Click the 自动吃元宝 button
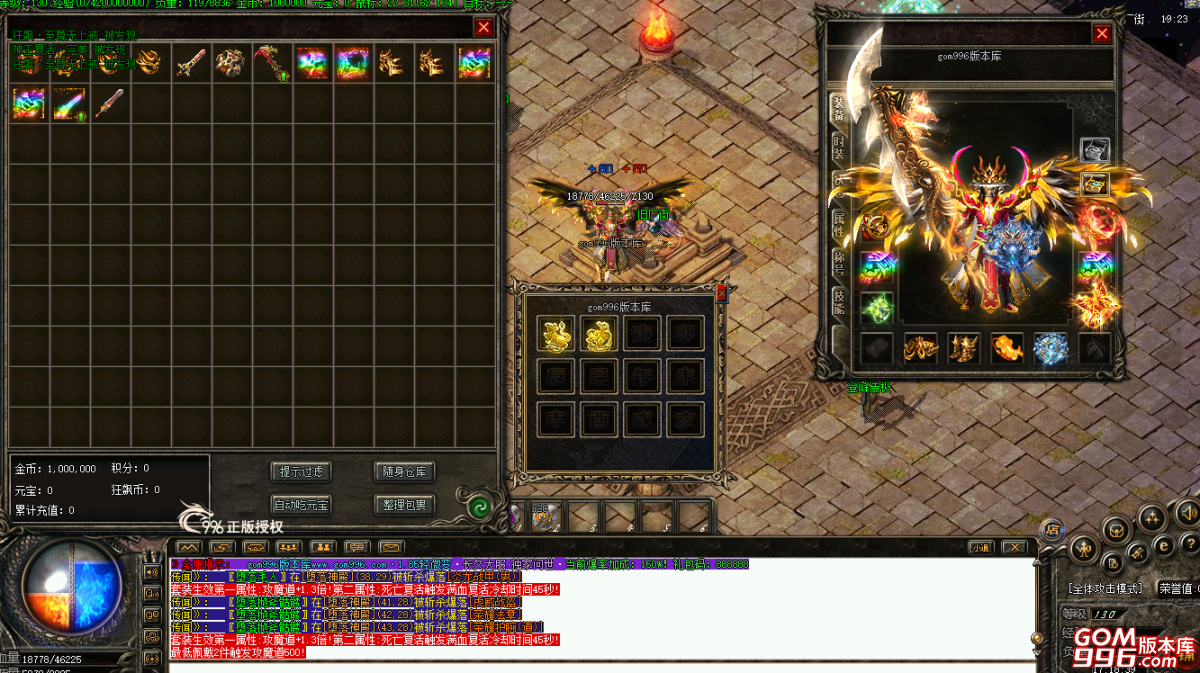The width and height of the screenshot is (1200, 673). pos(301,505)
